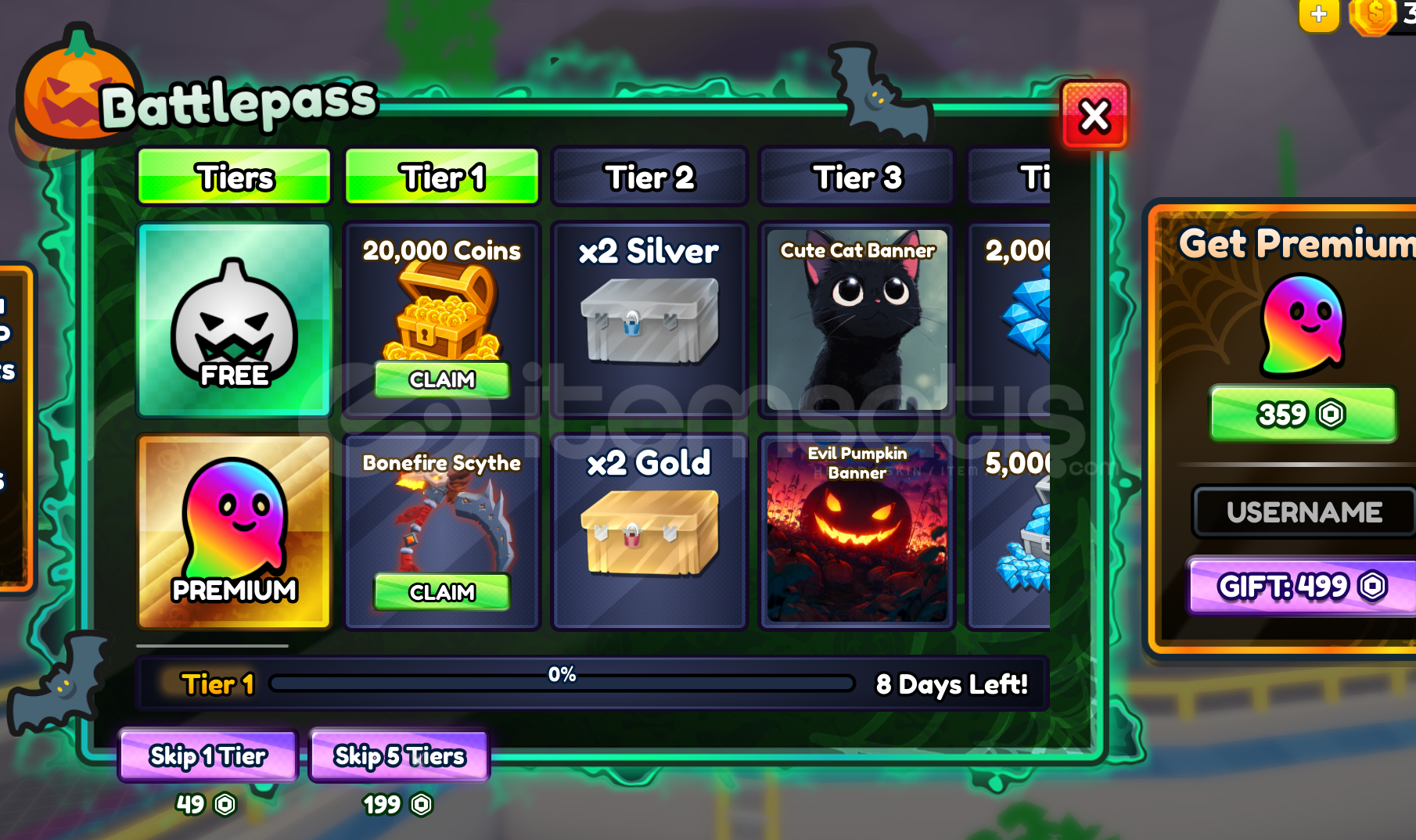The width and height of the screenshot is (1416, 840).
Task: Claim the Bonefire Scythe reward
Action: 441,593
